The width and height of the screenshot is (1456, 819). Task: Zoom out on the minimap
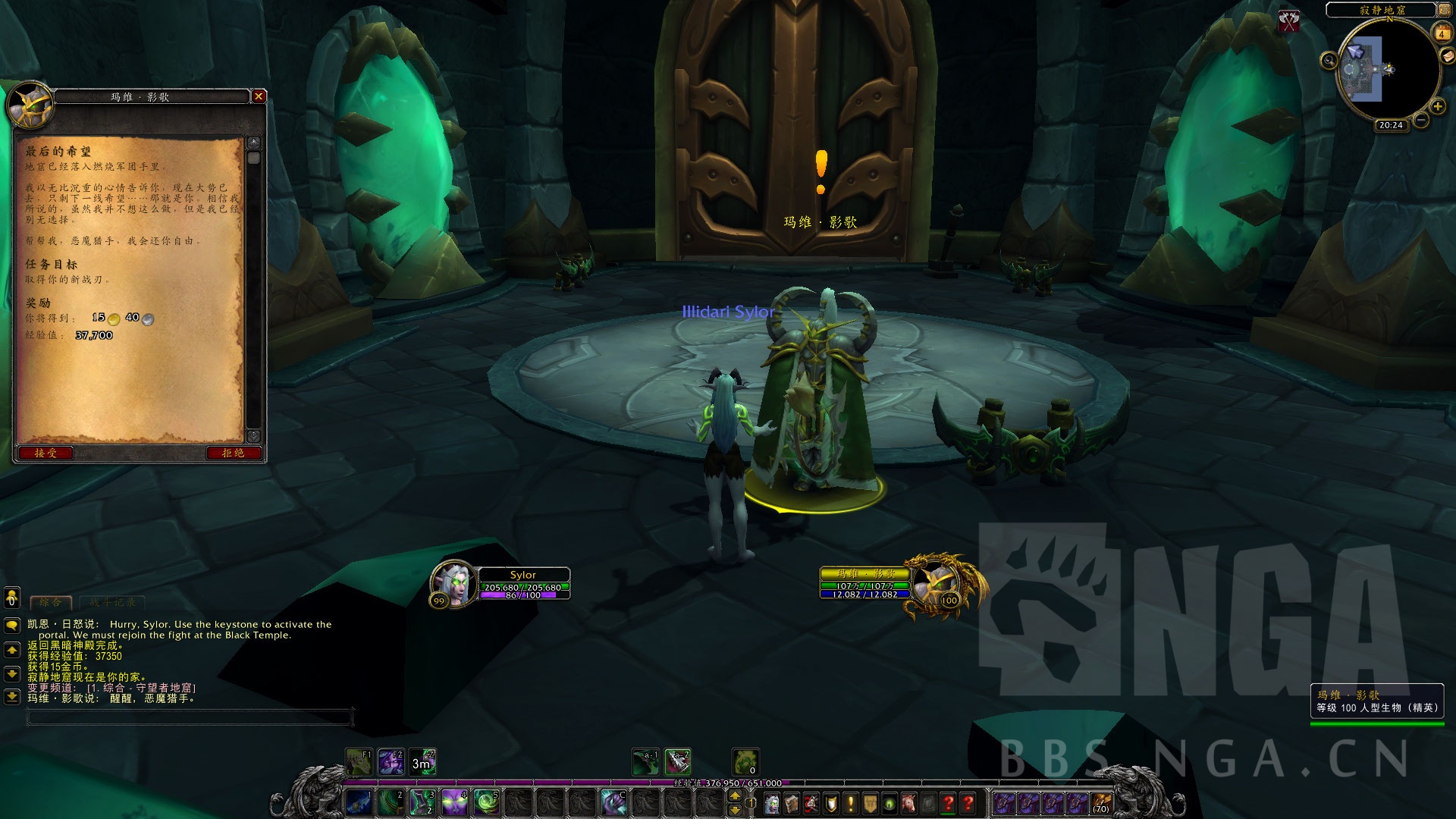(x=1421, y=120)
